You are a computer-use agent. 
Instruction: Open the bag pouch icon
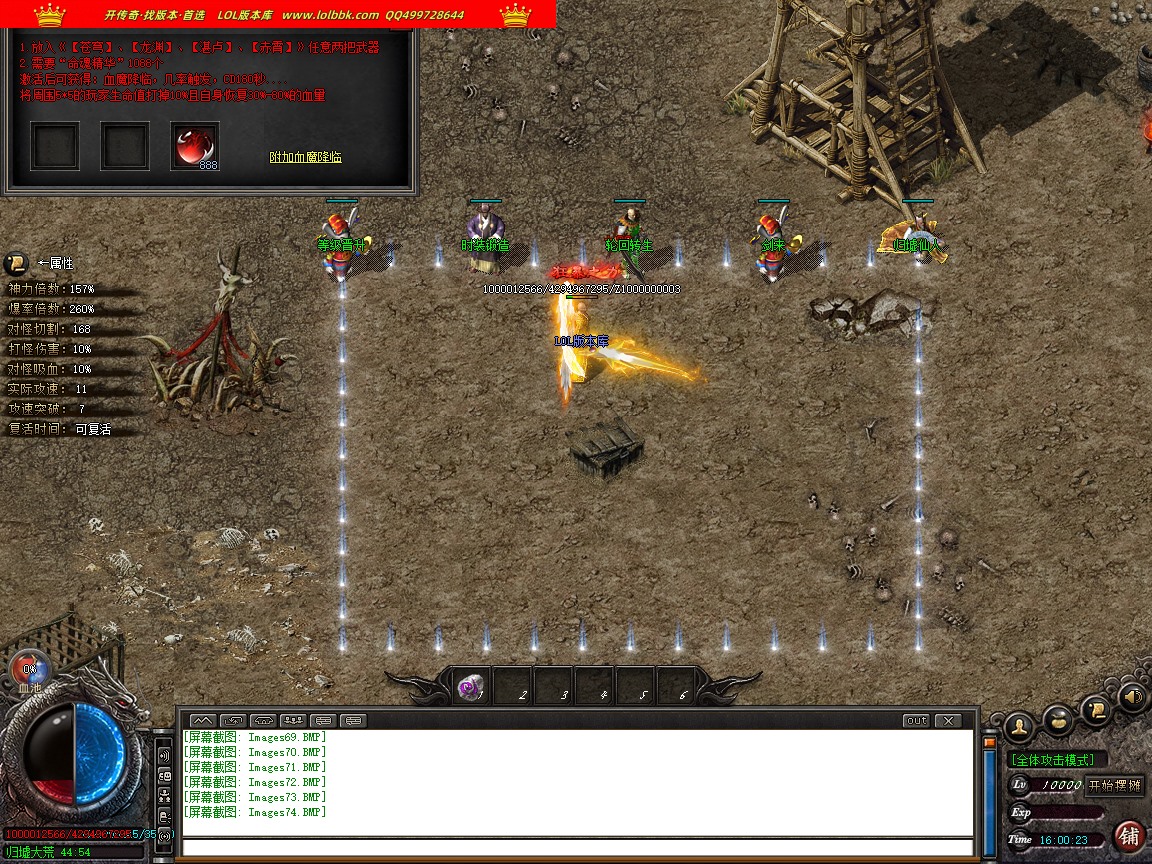[1058, 718]
